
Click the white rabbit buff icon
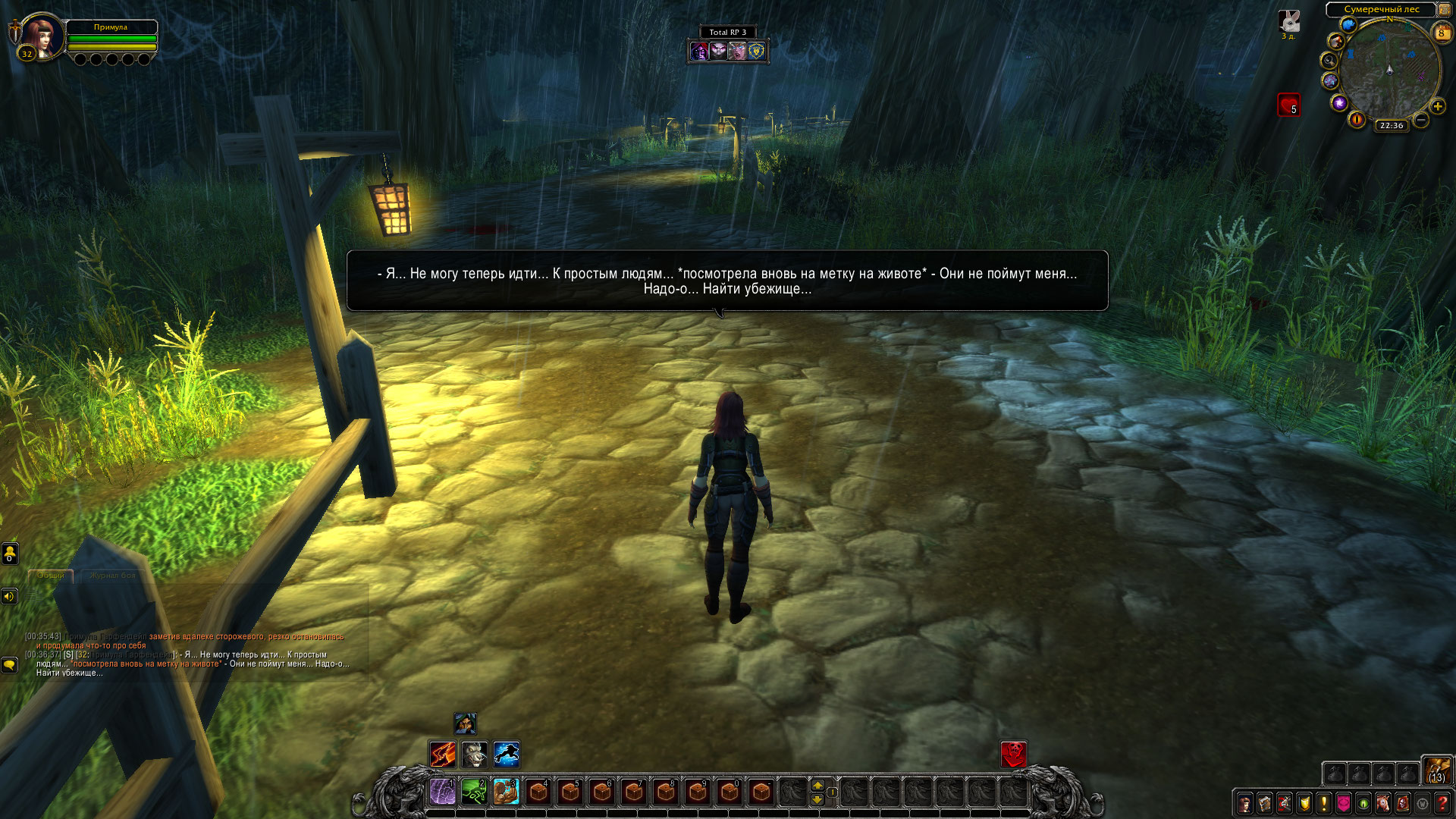point(1289,21)
